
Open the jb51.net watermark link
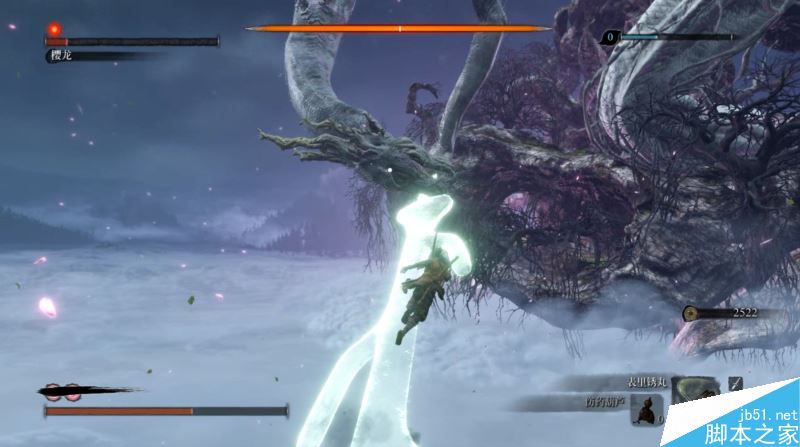[x=765, y=413]
